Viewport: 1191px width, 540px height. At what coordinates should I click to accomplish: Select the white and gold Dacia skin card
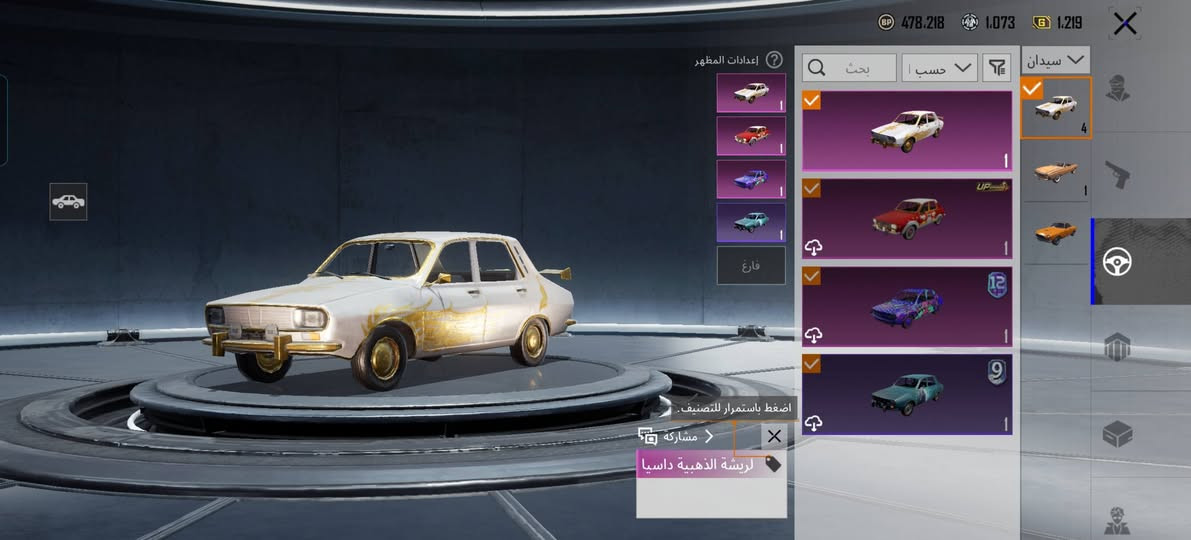click(x=907, y=131)
